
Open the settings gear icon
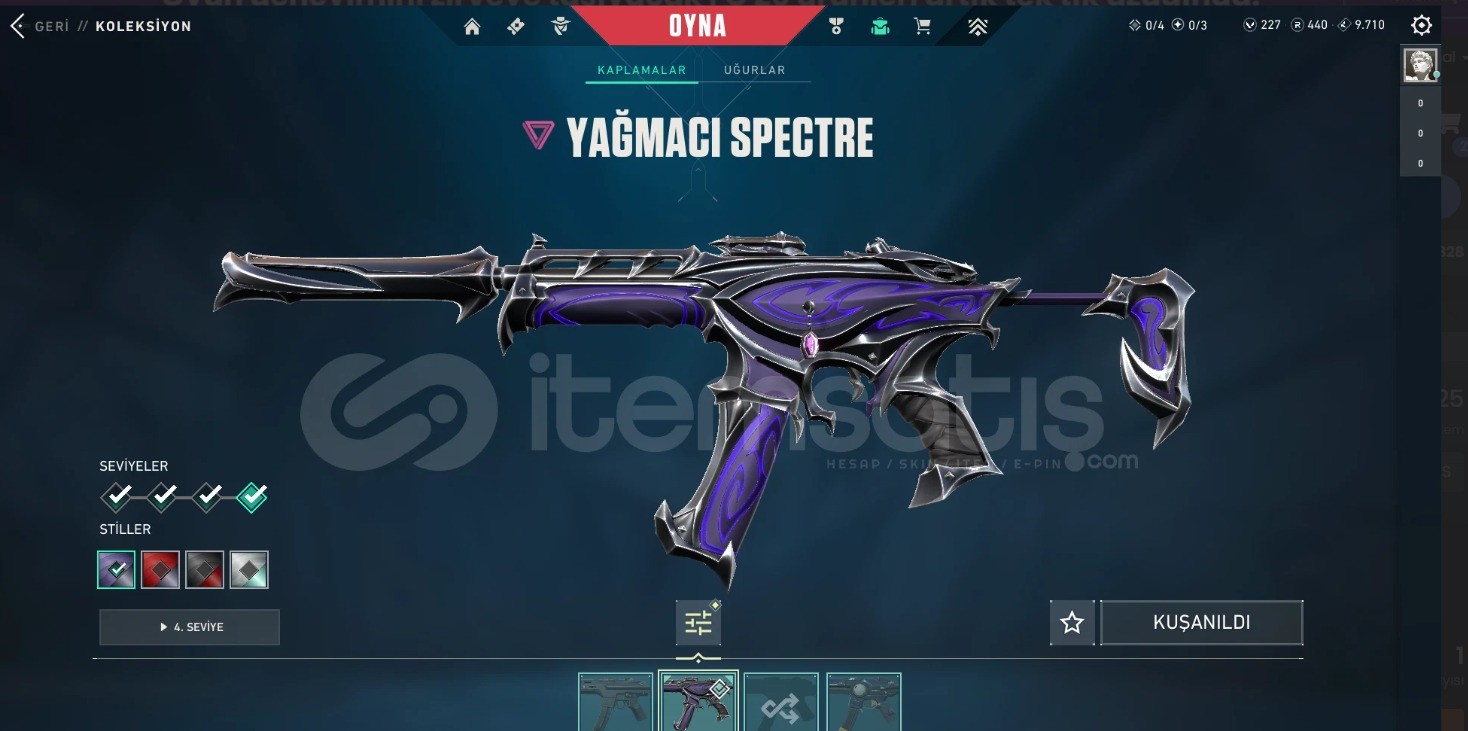1421,26
